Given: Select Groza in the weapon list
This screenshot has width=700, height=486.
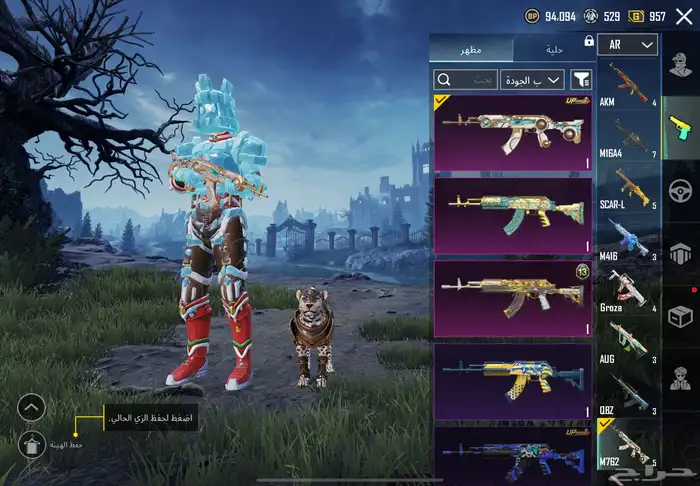Looking at the screenshot, I should coord(629,292).
